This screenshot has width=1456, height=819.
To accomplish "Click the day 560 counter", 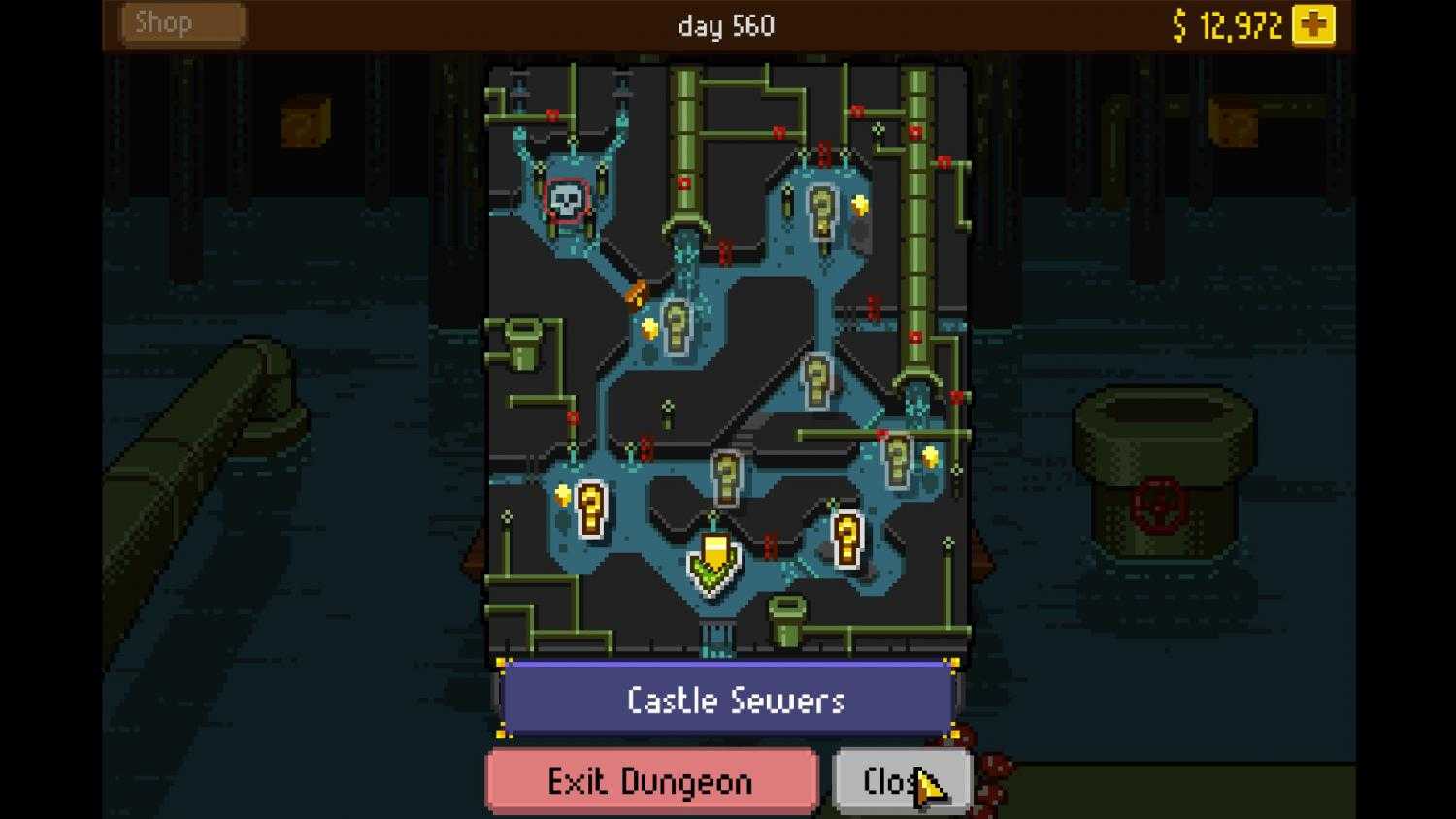I will click(726, 26).
